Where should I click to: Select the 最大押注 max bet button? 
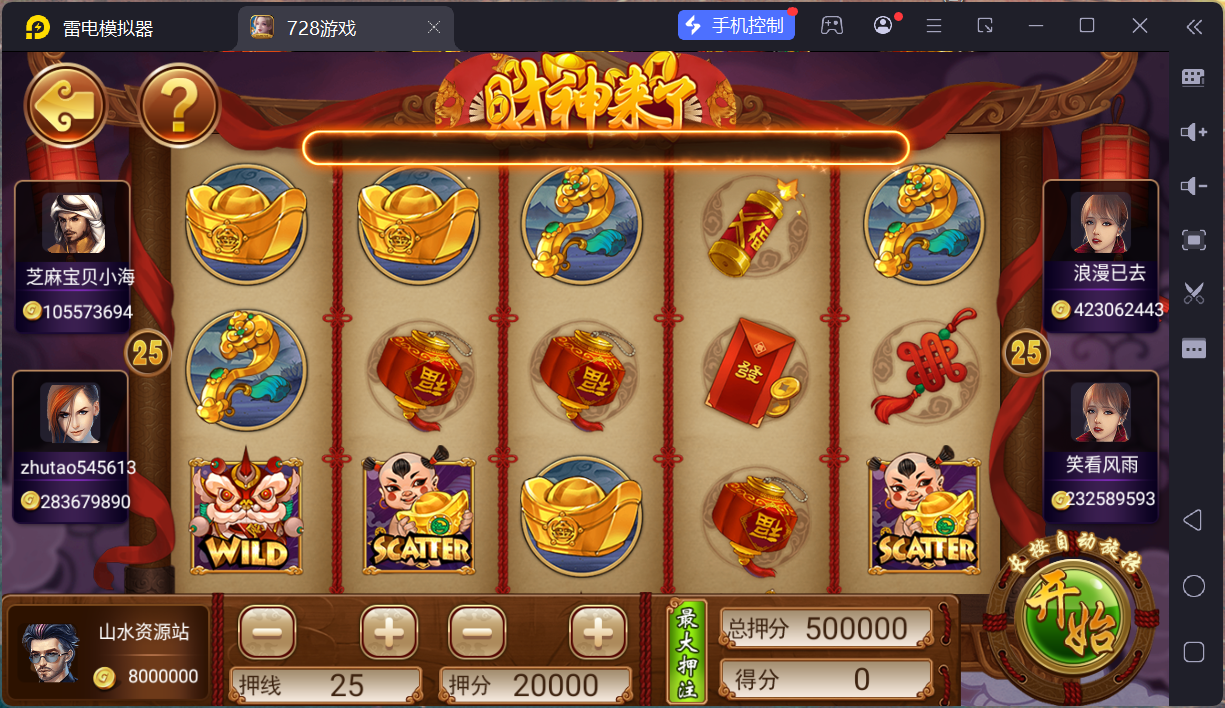(687, 651)
